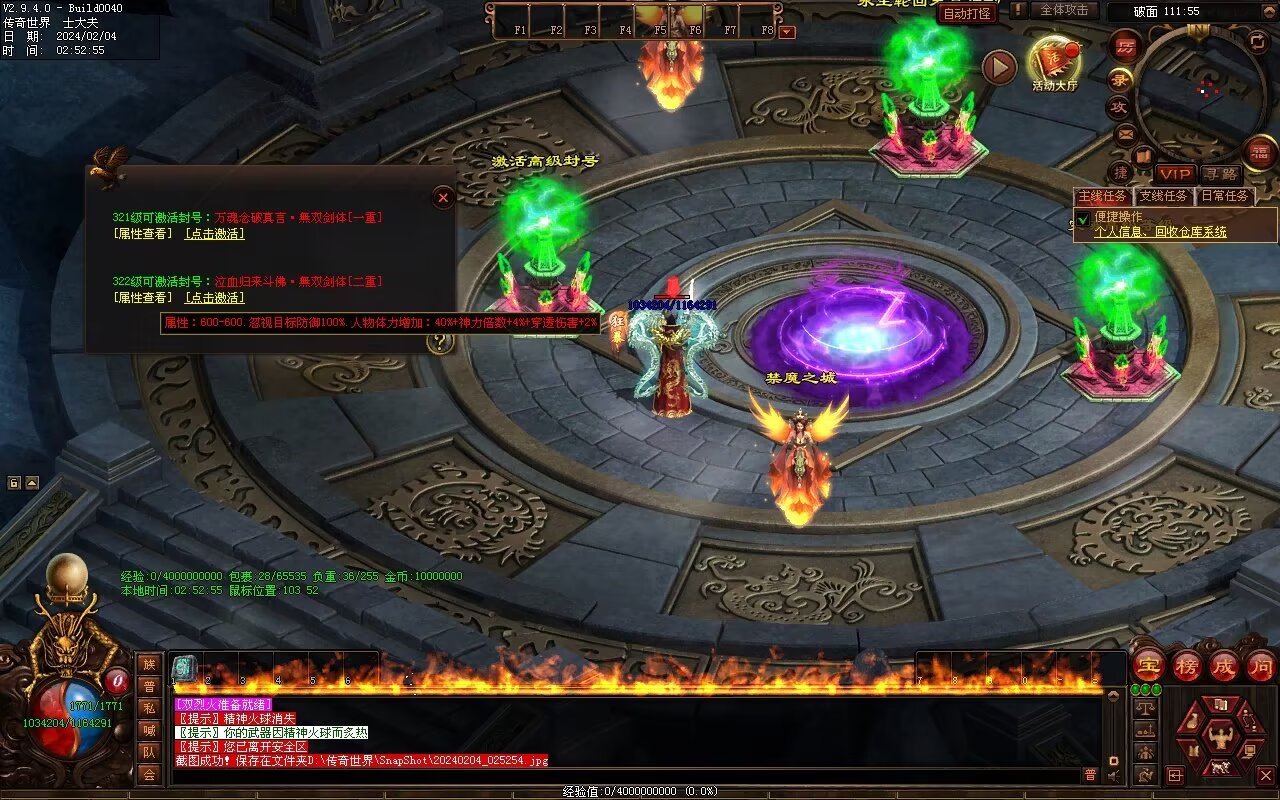The width and height of the screenshot is (1280, 800).
Task: Click the activate link for level 321 title
Action: coord(214,234)
